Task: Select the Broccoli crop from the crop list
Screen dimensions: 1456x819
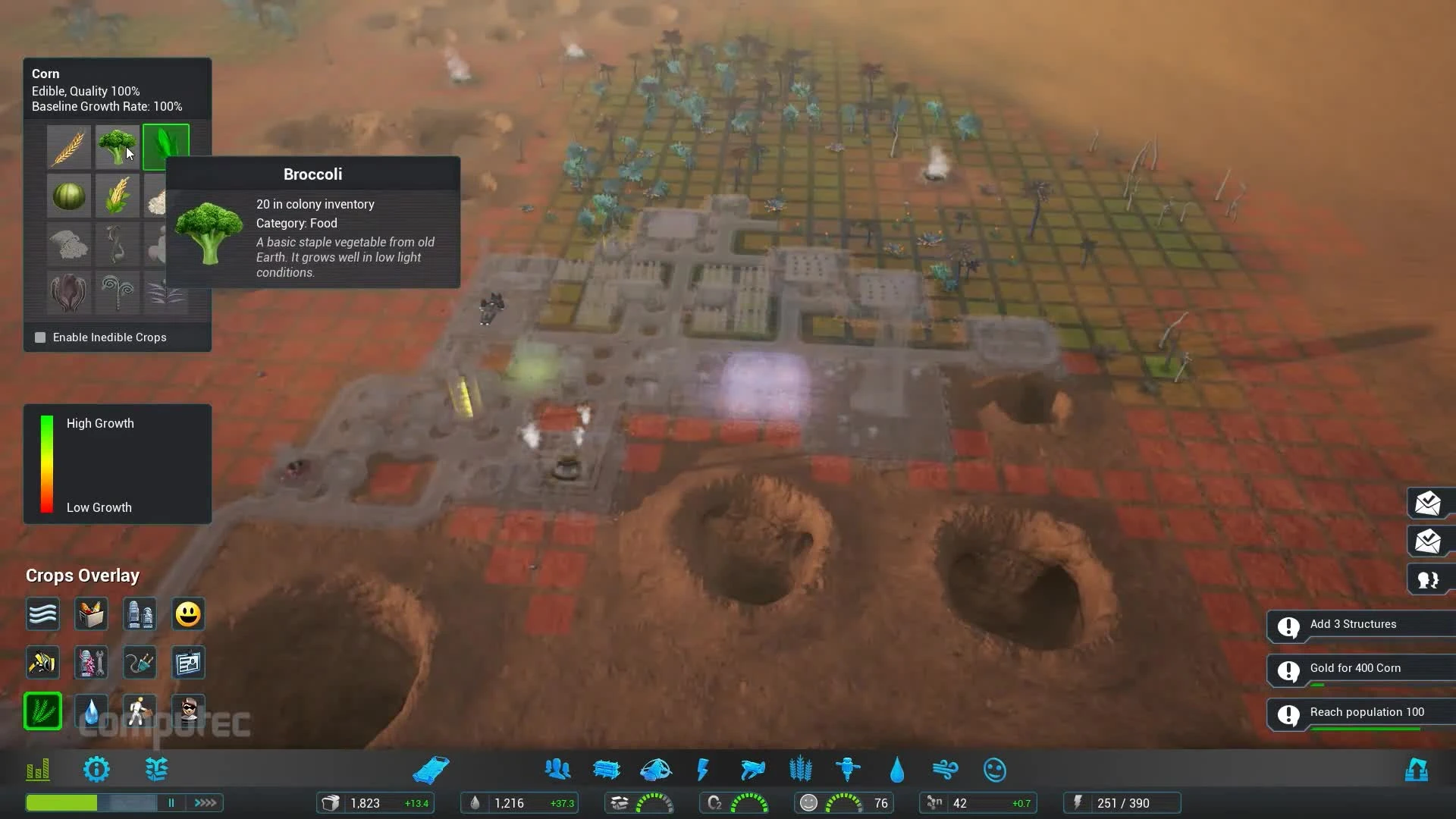Action: click(118, 146)
